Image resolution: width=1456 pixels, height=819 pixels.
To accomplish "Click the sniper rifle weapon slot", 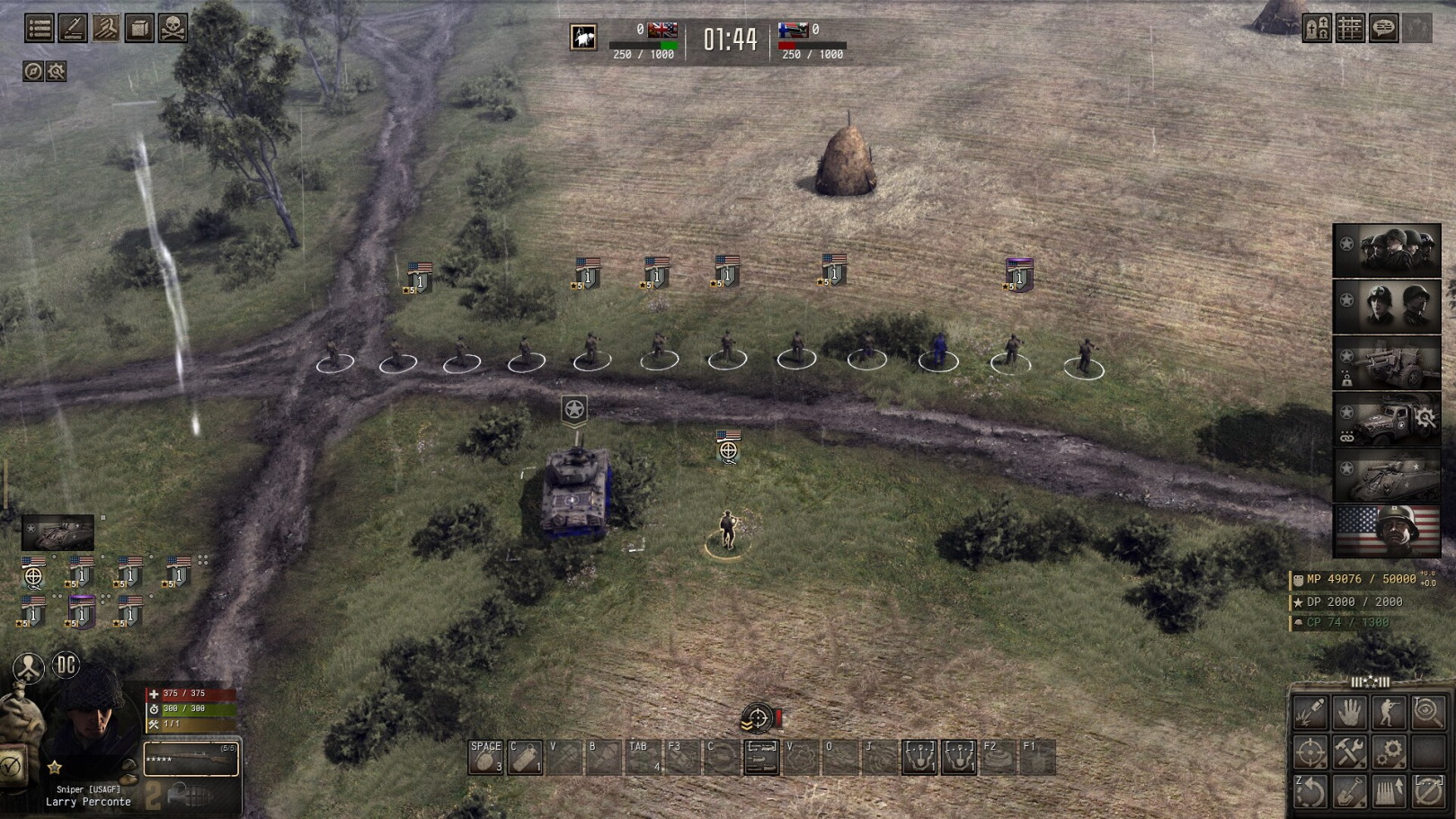I will tap(191, 760).
